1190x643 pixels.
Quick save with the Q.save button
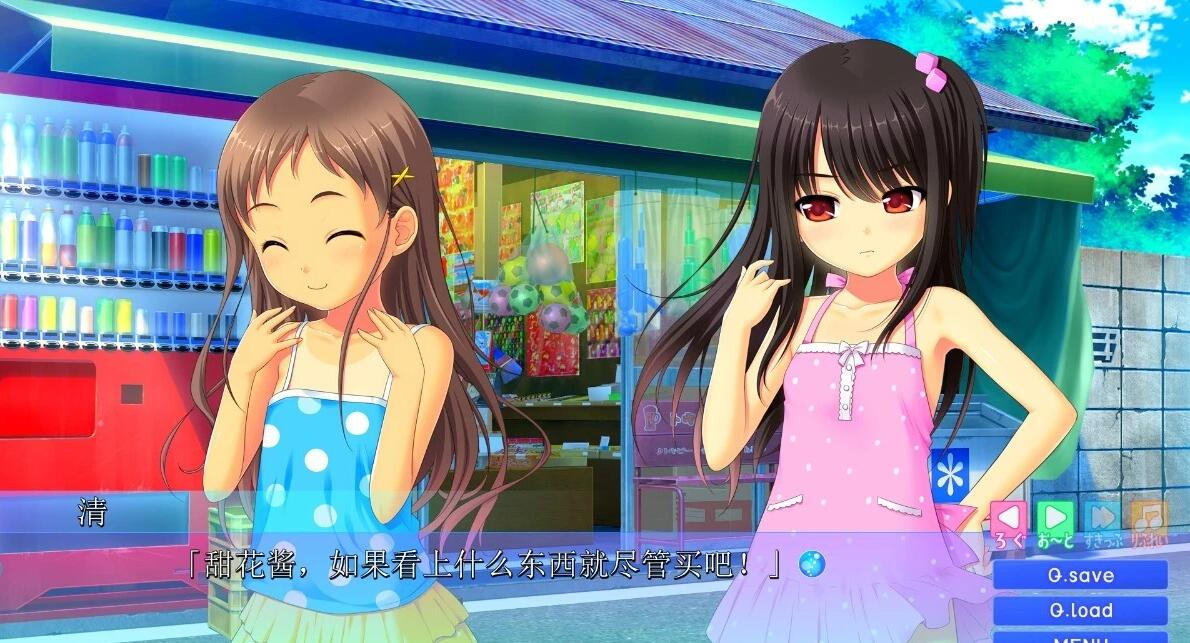coord(1080,575)
